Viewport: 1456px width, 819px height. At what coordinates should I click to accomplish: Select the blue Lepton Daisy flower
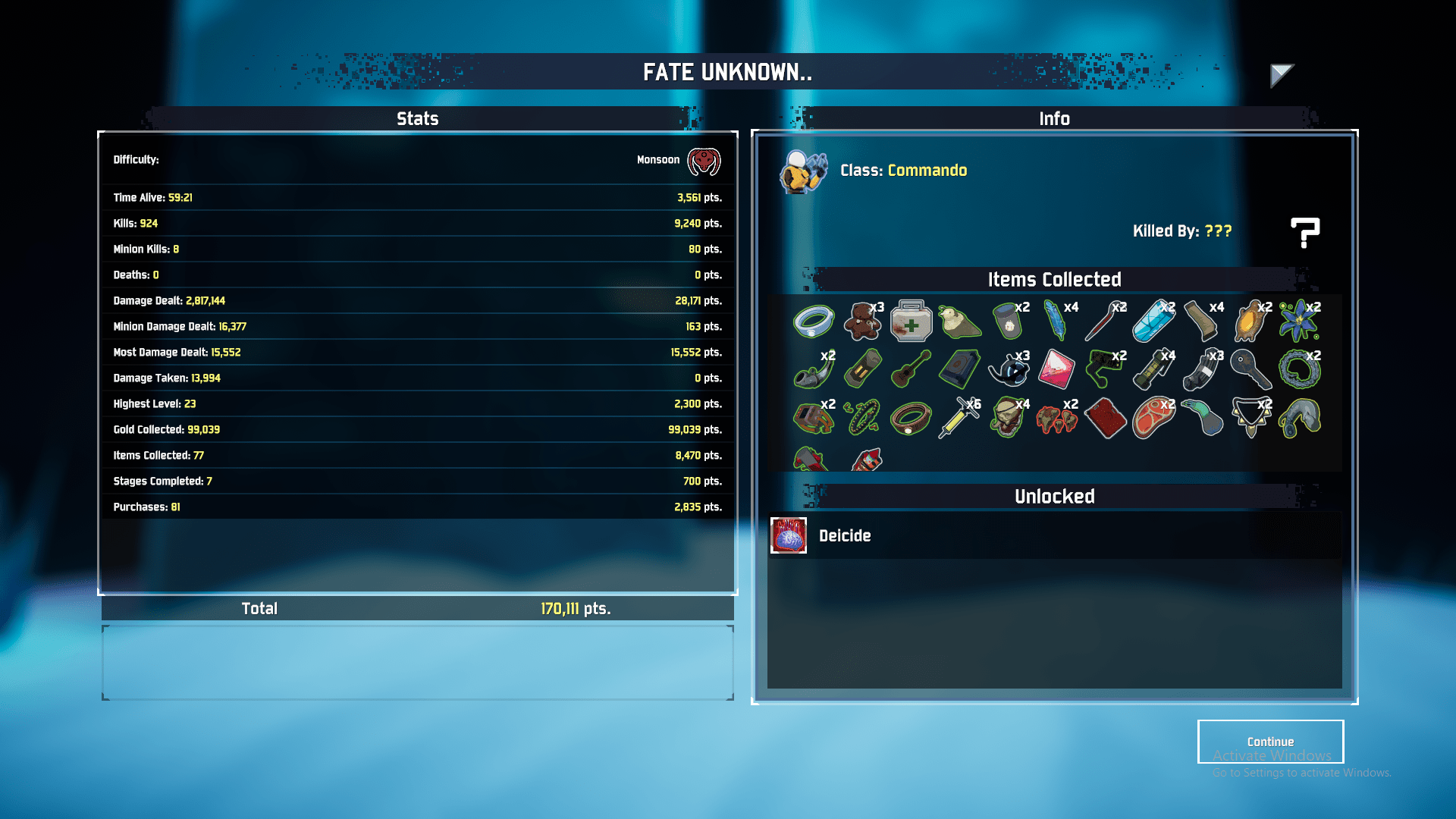pos(1299,322)
